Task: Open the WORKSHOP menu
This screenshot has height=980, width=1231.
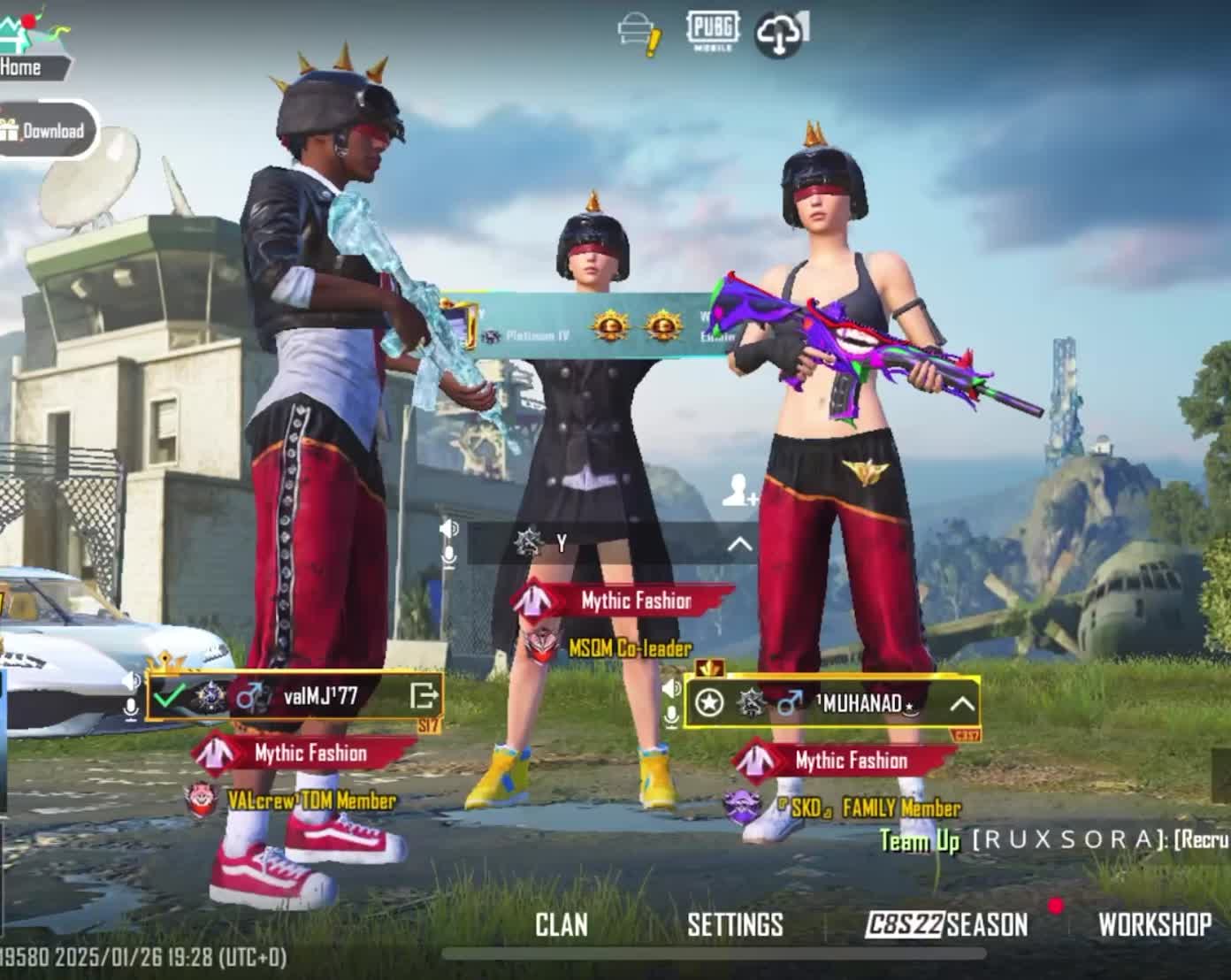Action: tap(1154, 924)
